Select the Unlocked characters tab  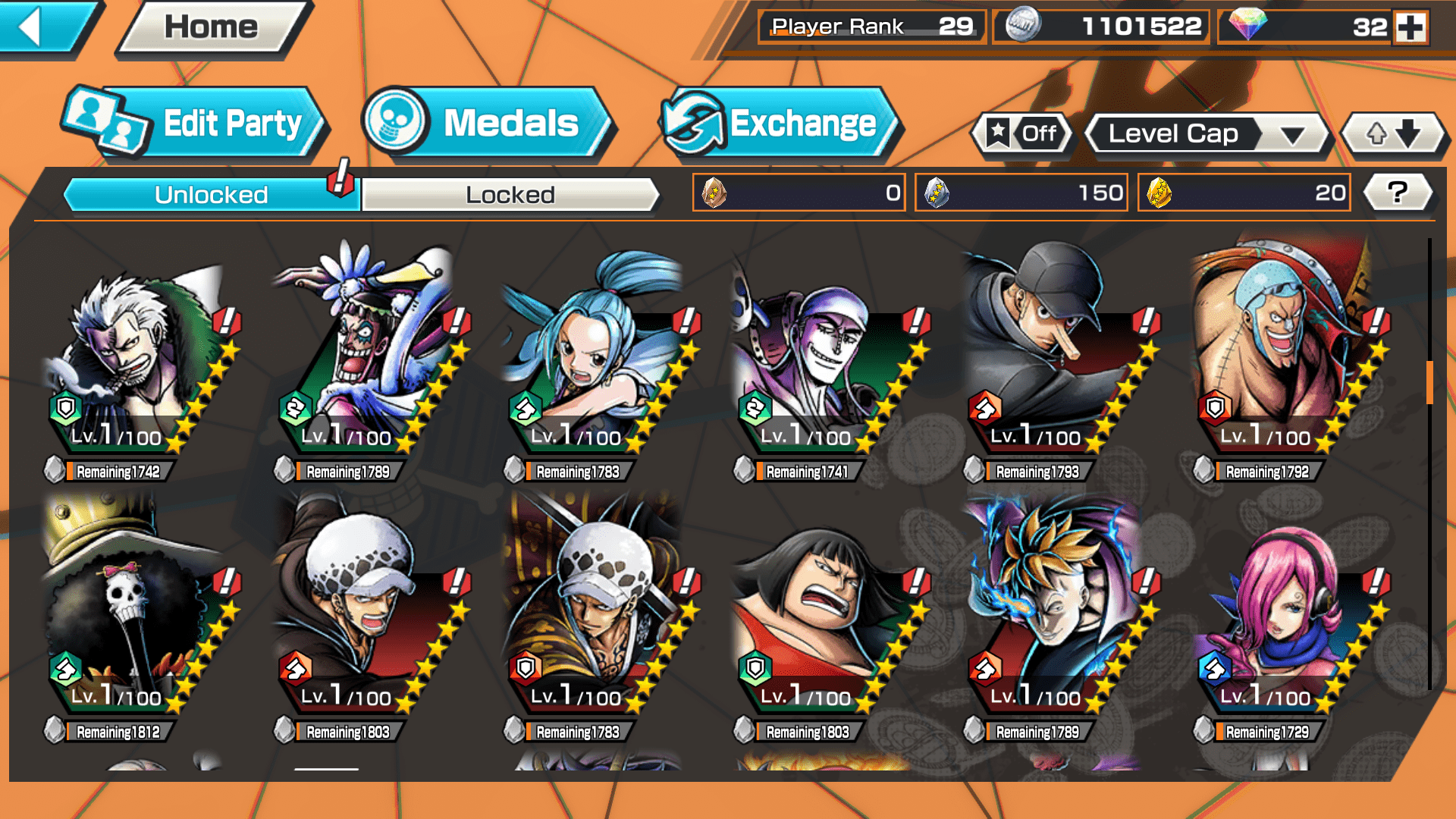pyautogui.click(x=211, y=195)
